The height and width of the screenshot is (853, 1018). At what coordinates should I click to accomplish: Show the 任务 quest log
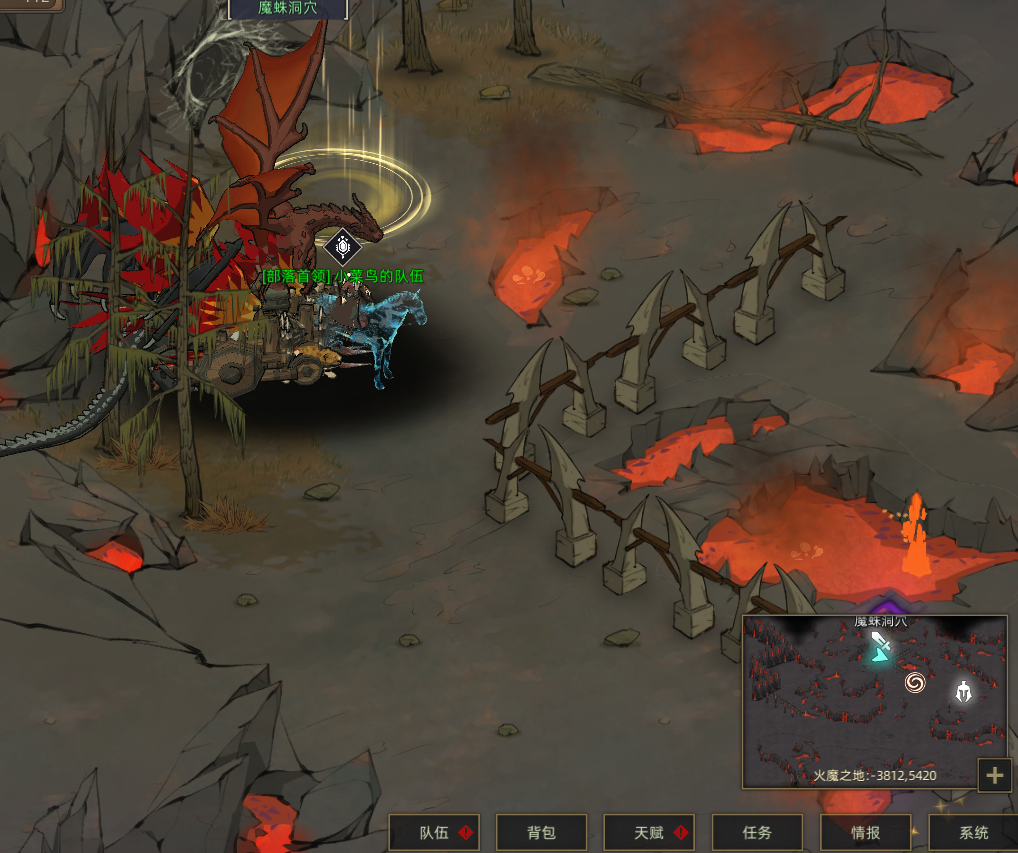(x=757, y=832)
